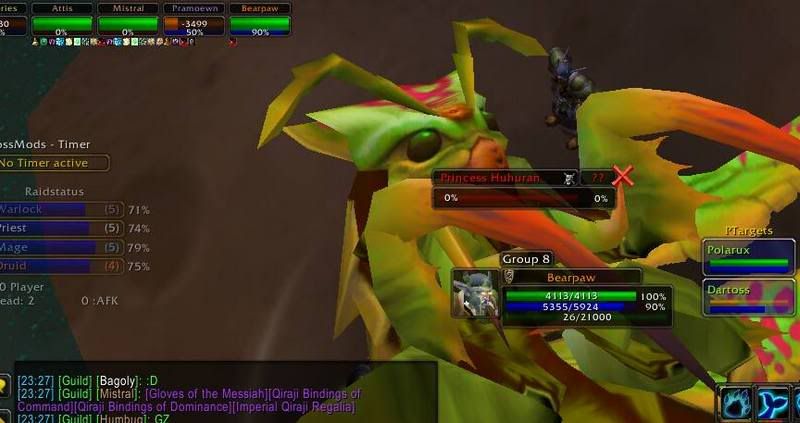Click Bagoly's name in guild chat

click(114, 381)
